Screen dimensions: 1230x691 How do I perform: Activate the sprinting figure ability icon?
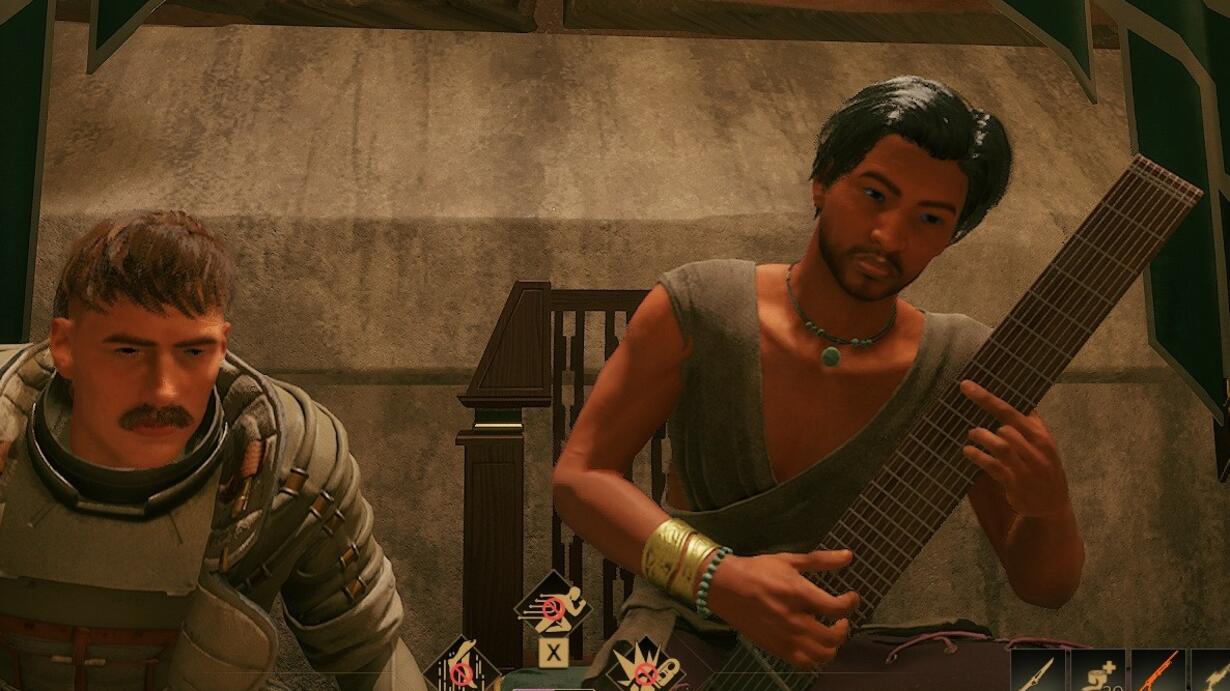(x=553, y=605)
